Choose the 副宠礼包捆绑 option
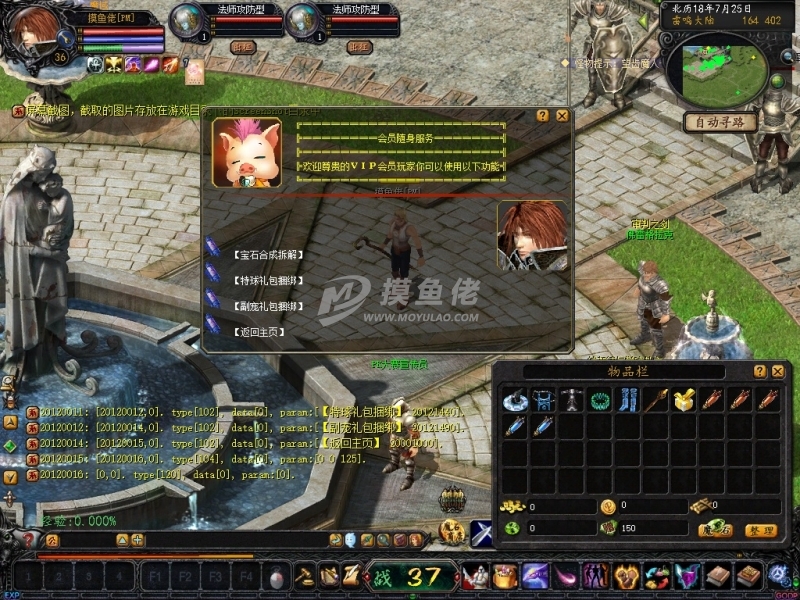This screenshot has width=800, height=600. click(x=266, y=306)
